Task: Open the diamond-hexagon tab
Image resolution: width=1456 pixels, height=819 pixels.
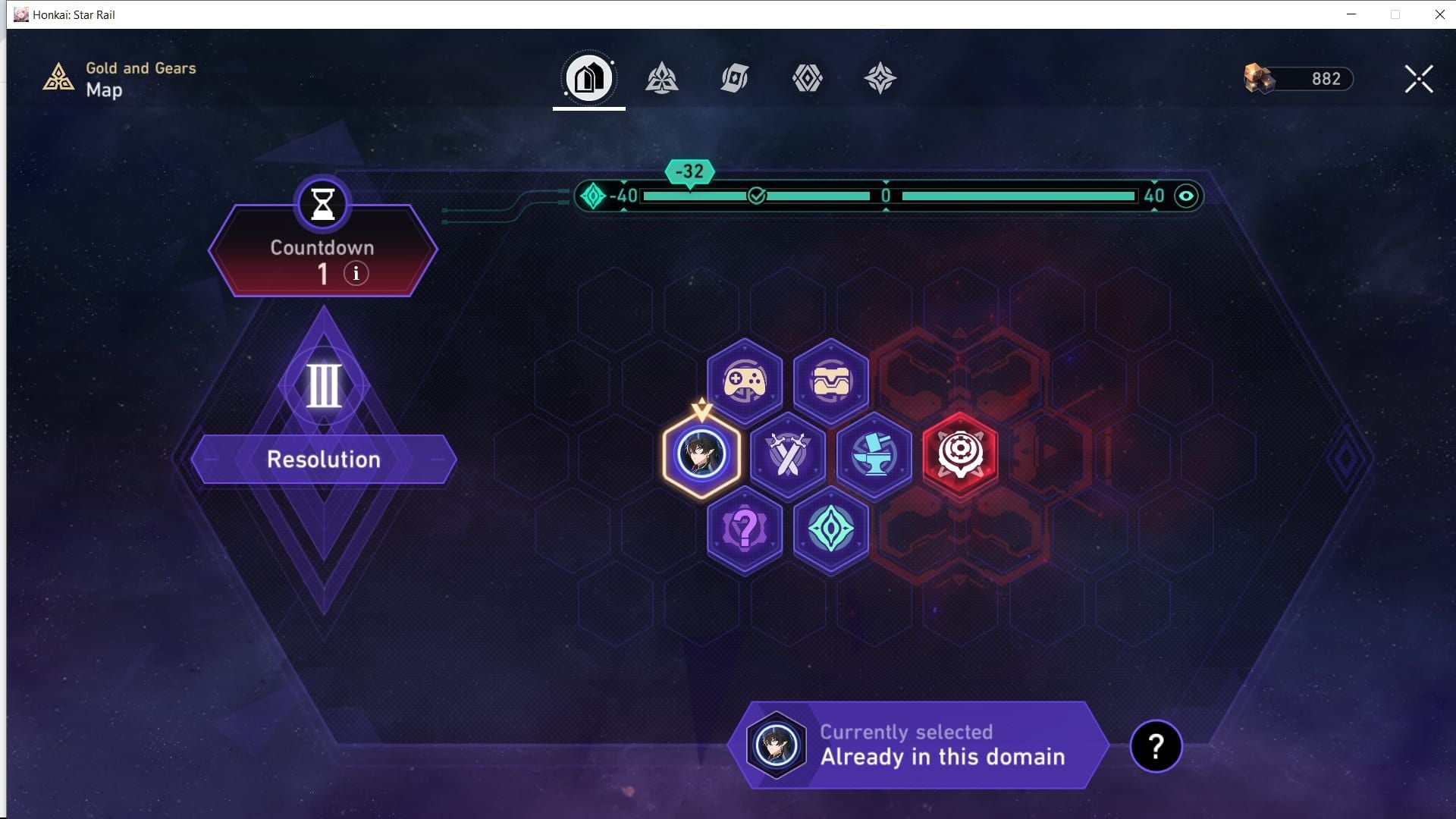Action: 807,78
